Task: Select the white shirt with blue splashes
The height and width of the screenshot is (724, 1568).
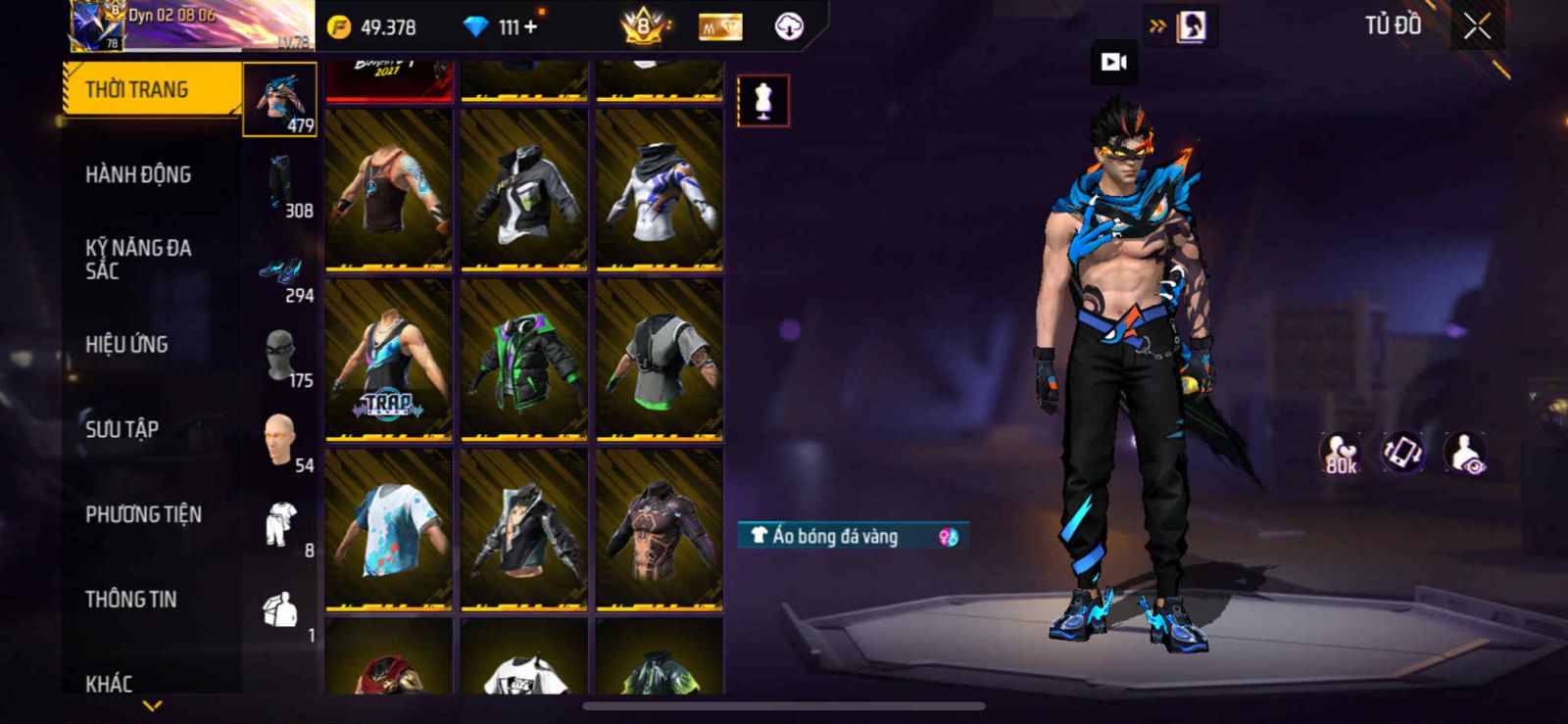Action: 389,530
